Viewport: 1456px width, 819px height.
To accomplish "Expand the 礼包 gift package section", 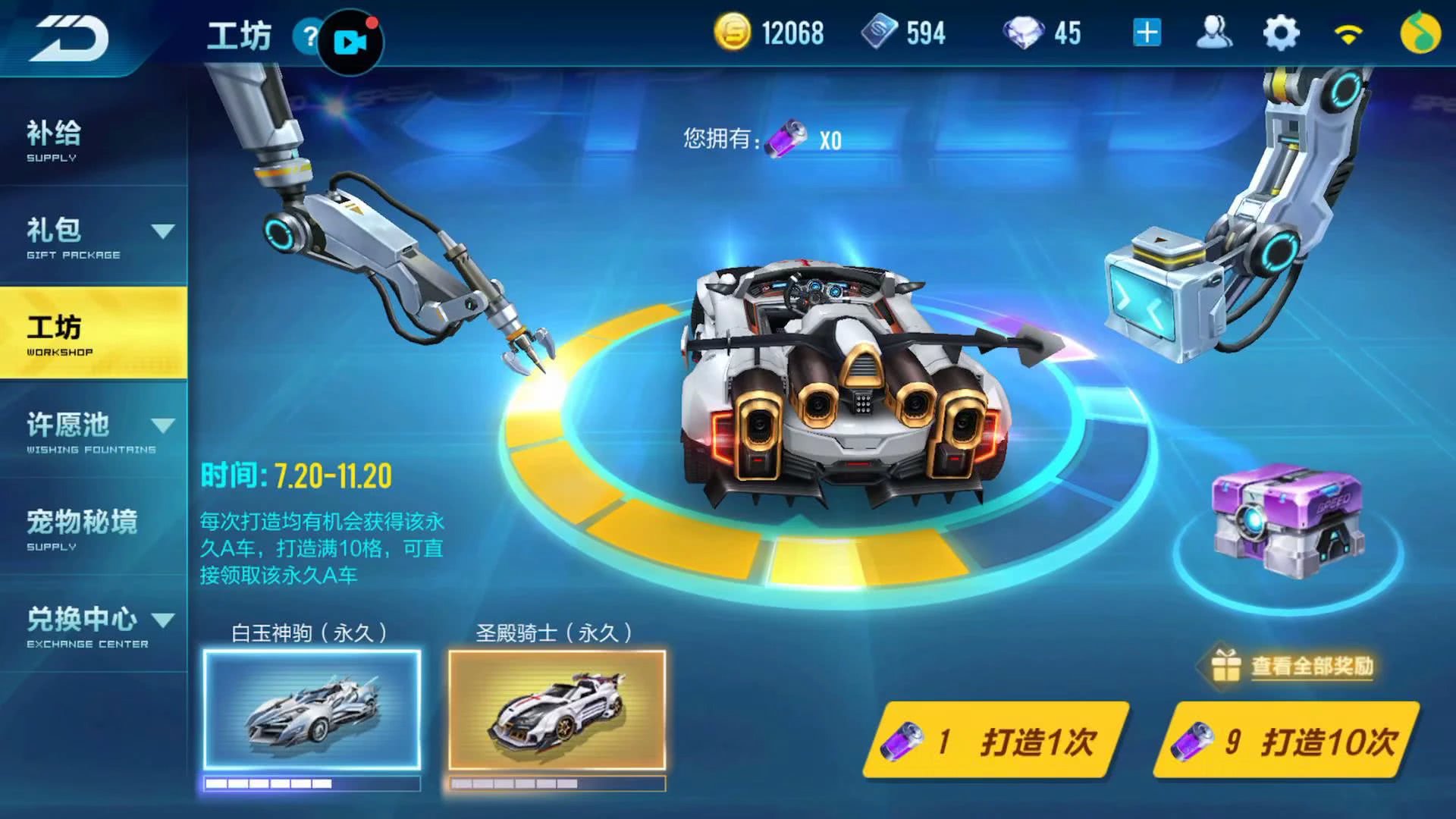I will point(91,235).
